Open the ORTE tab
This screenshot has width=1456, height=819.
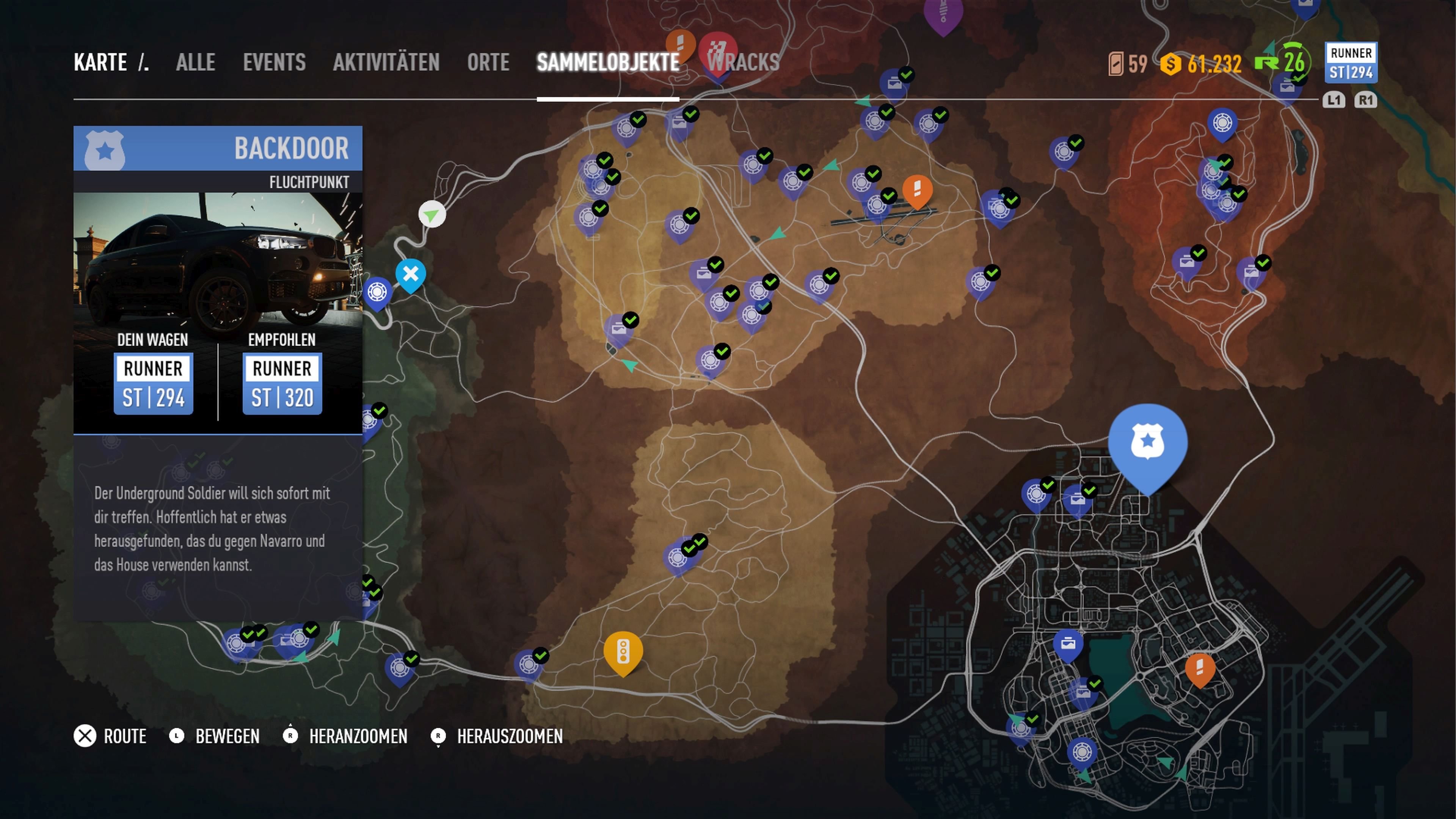pos(488,62)
